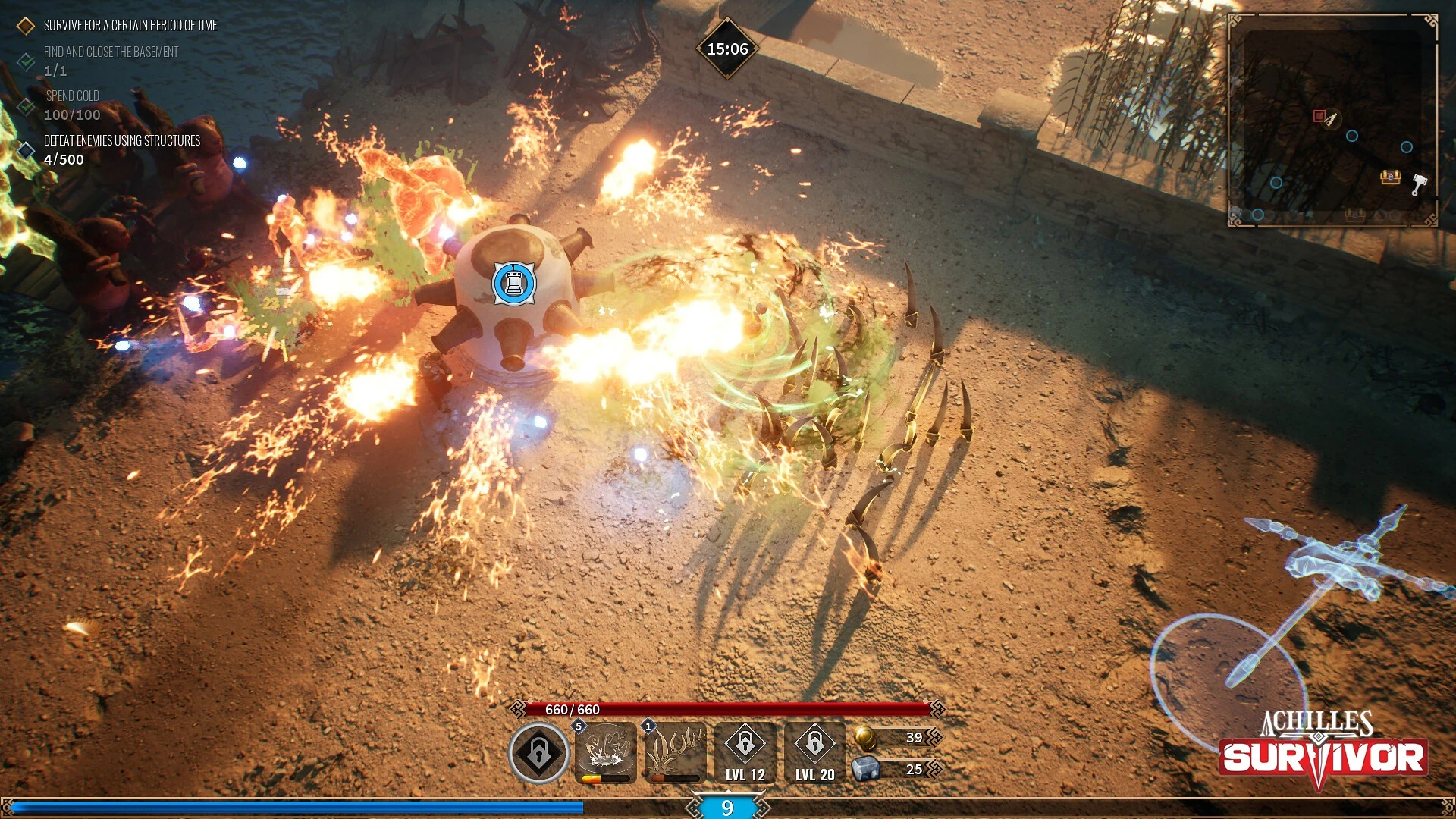The height and width of the screenshot is (819, 1456).
Task: Click the locked LVL 12 ability slot
Action: click(745, 752)
